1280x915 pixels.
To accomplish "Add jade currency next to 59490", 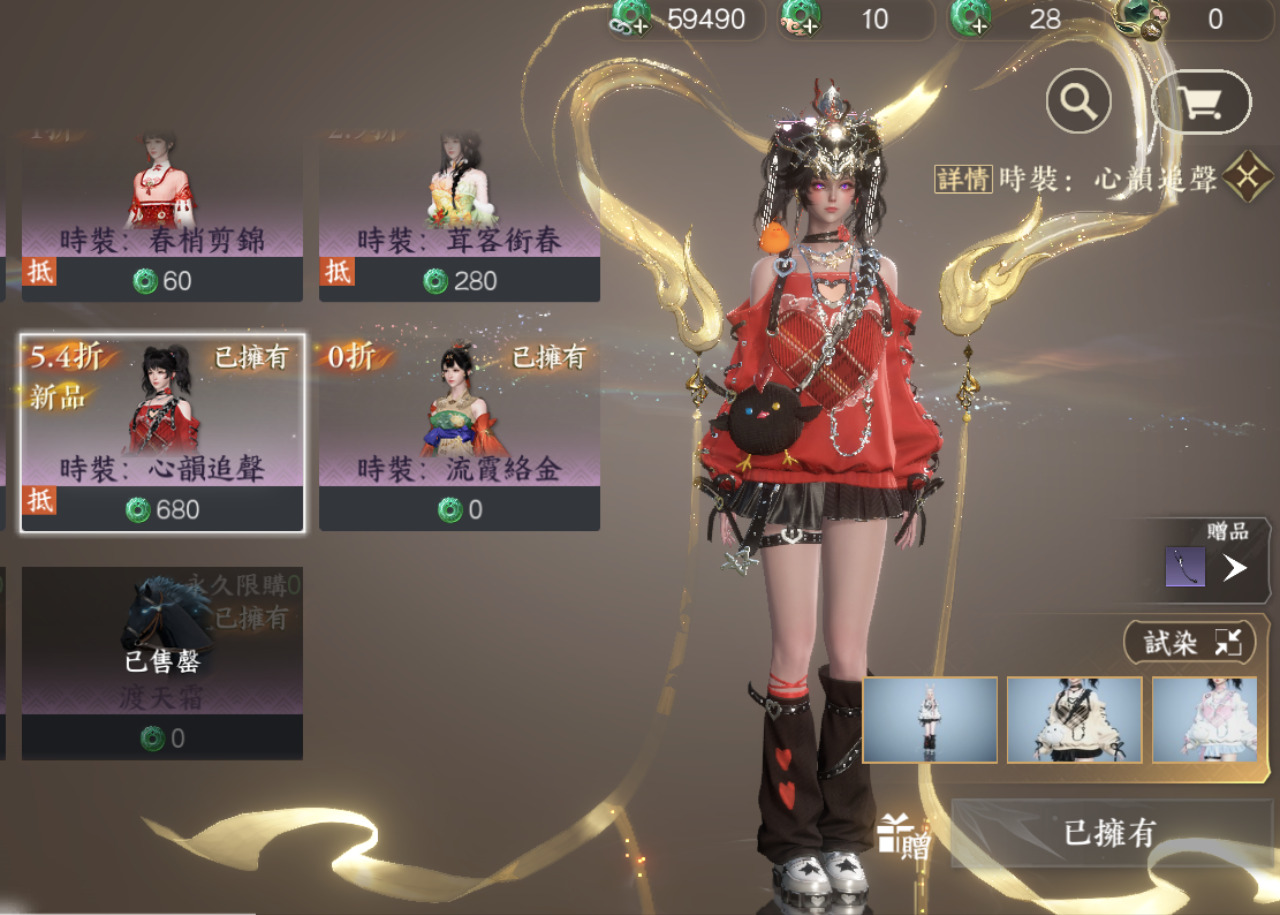I will [632, 17].
